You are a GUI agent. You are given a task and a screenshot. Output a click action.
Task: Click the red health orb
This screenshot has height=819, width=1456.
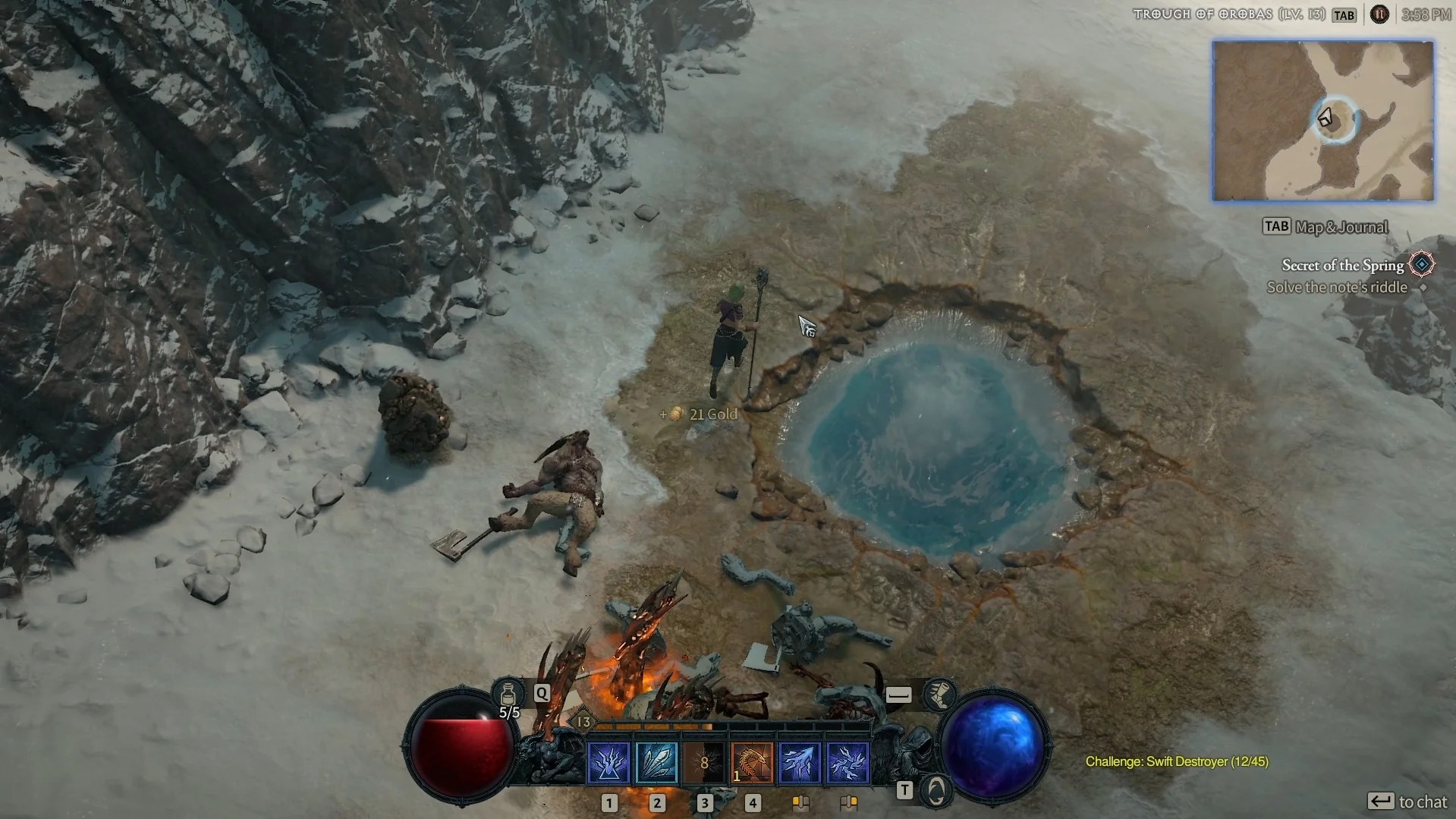(x=463, y=748)
